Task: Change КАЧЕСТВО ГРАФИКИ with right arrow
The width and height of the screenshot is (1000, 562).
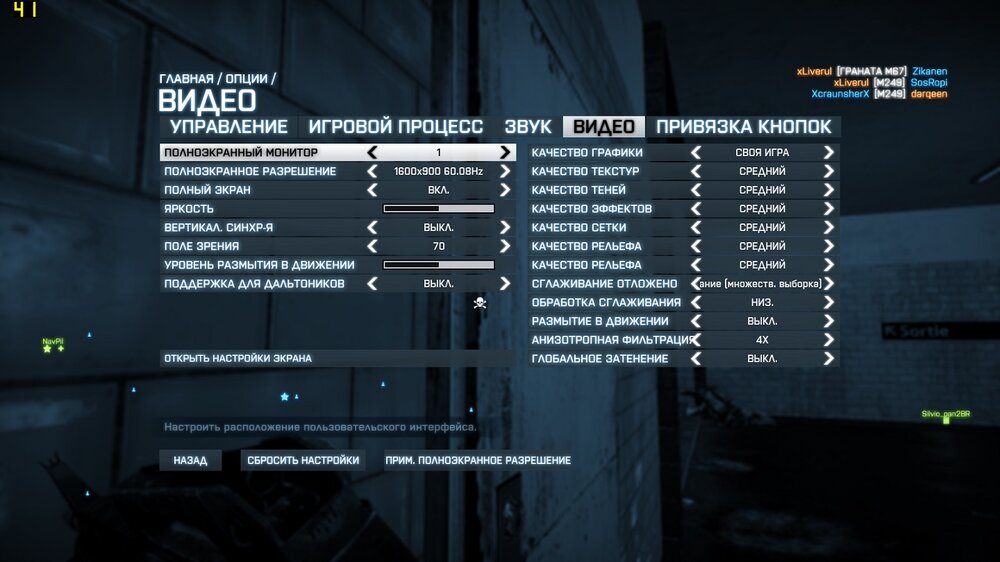Action: [828, 153]
